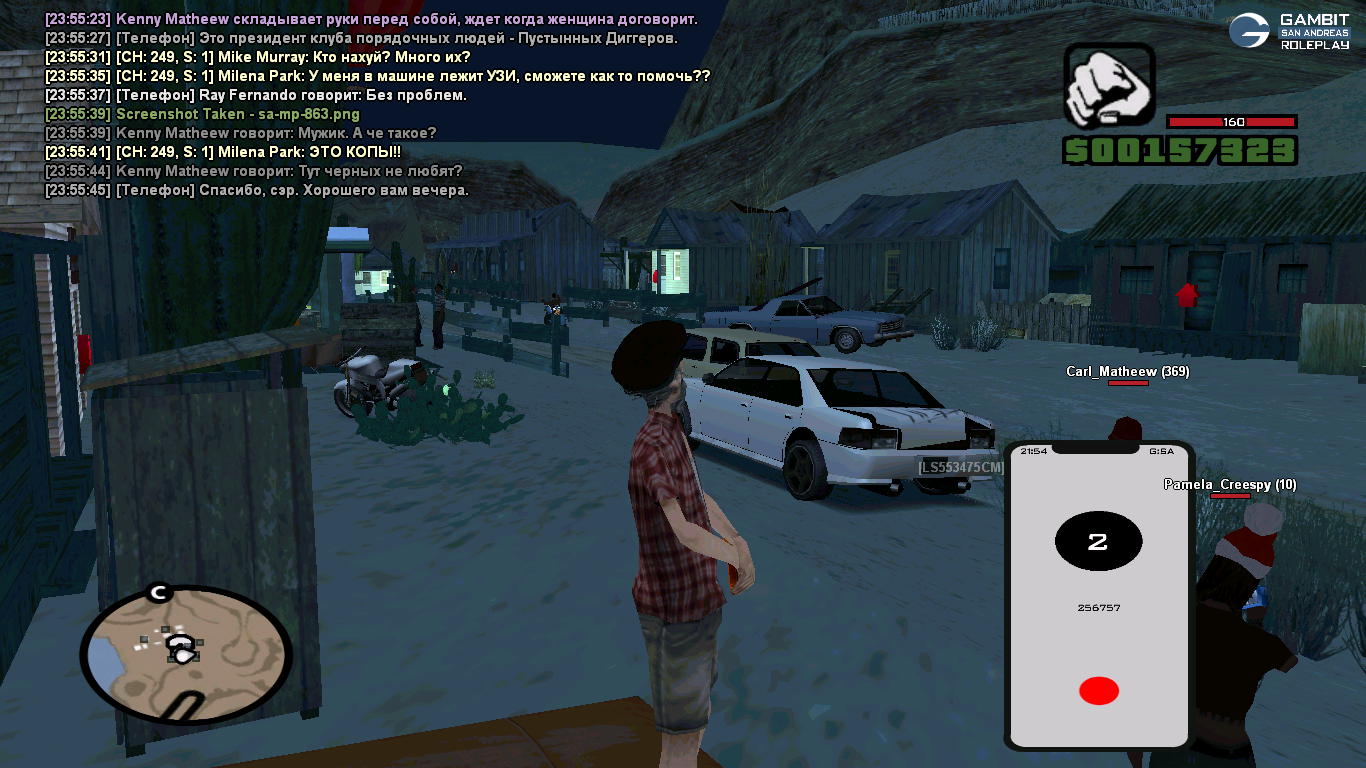The image size is (1366, 768).
Task: Click the circular minimap radar
Action: point(185,654)
